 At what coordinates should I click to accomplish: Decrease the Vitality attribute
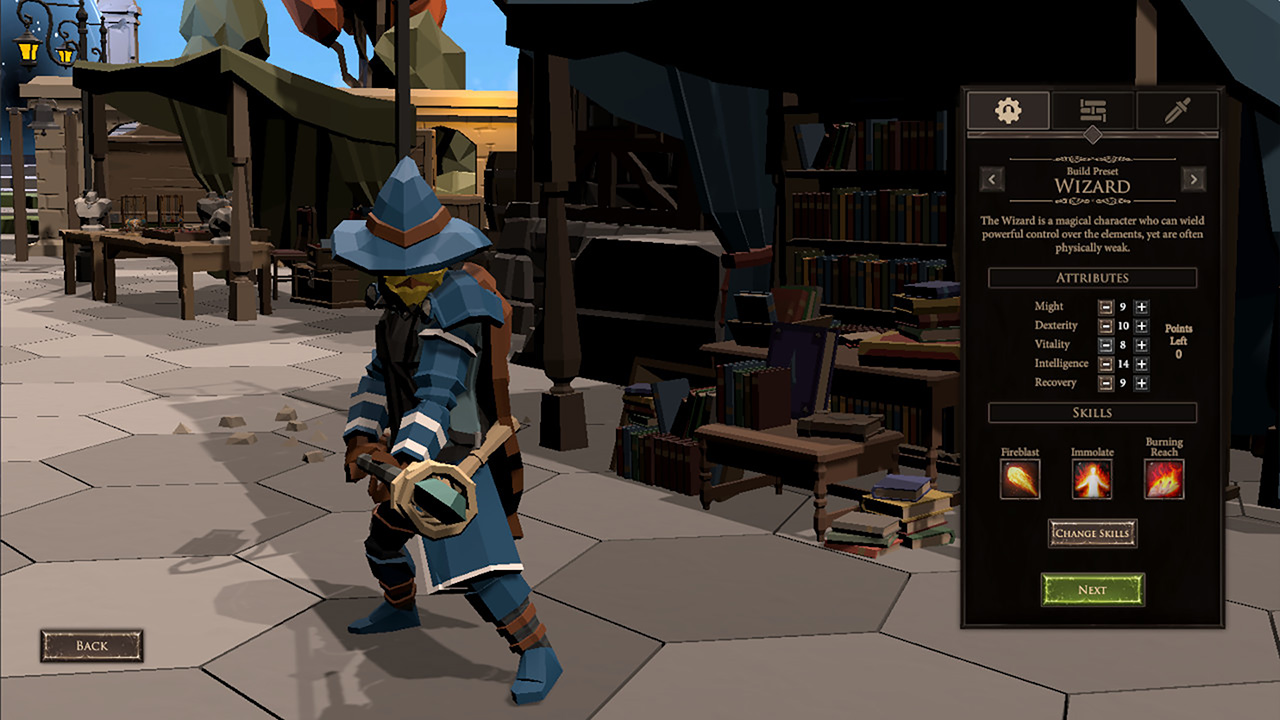tap(1106, 345)
